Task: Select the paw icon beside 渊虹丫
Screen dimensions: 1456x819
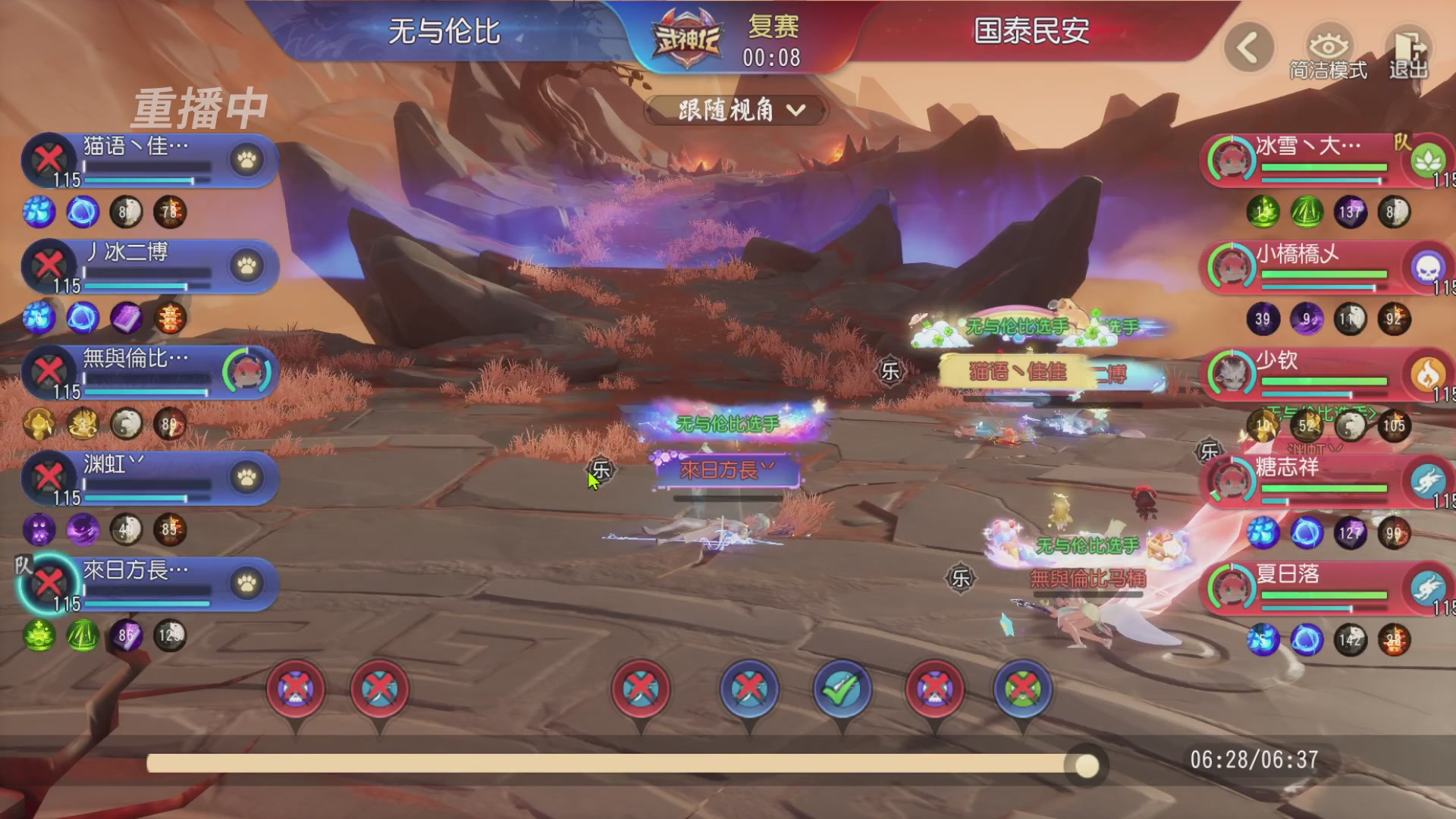Action: (x=246, y=478)
